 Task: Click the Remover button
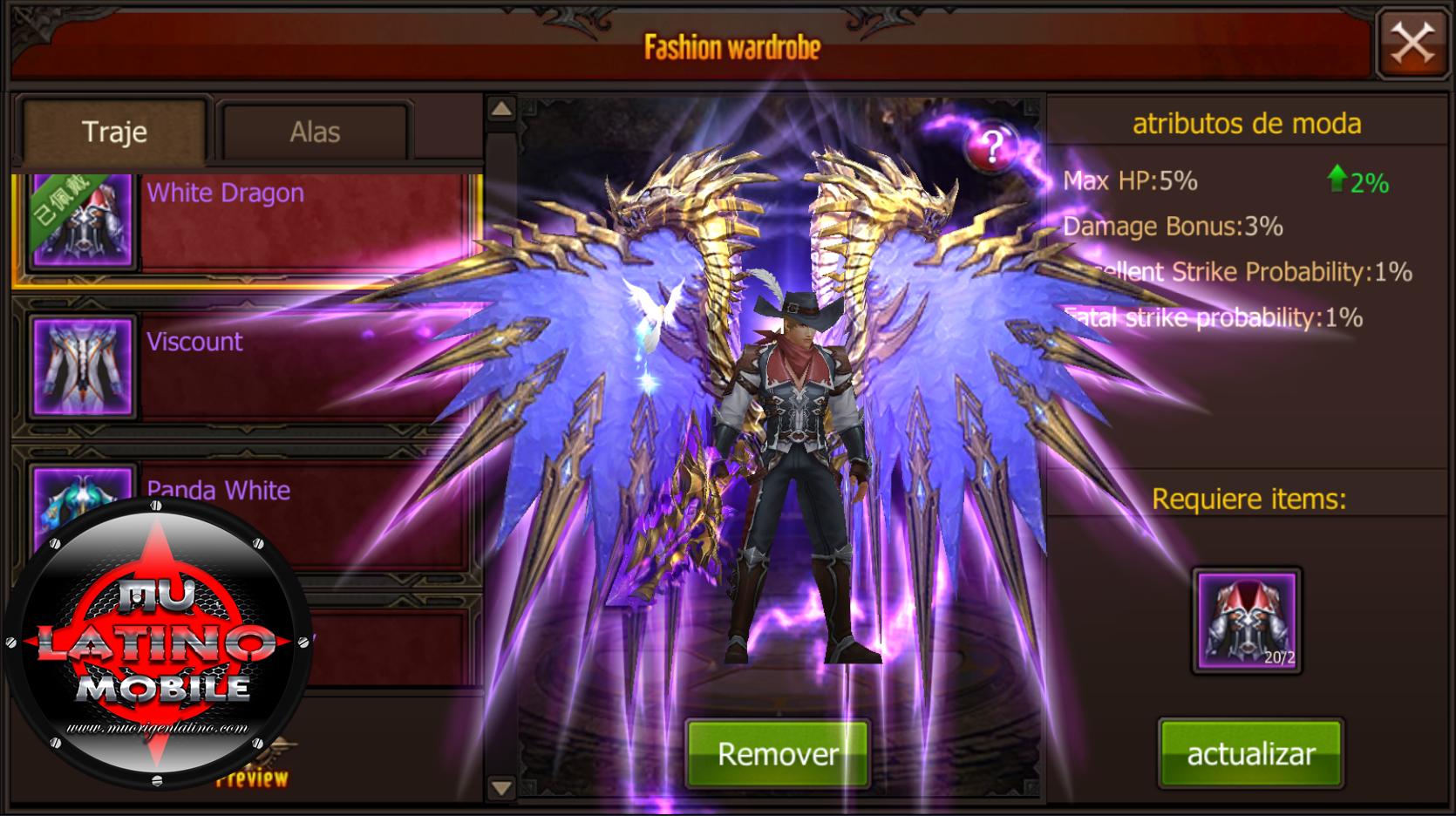pyautogui.click(x=778, y=754)
